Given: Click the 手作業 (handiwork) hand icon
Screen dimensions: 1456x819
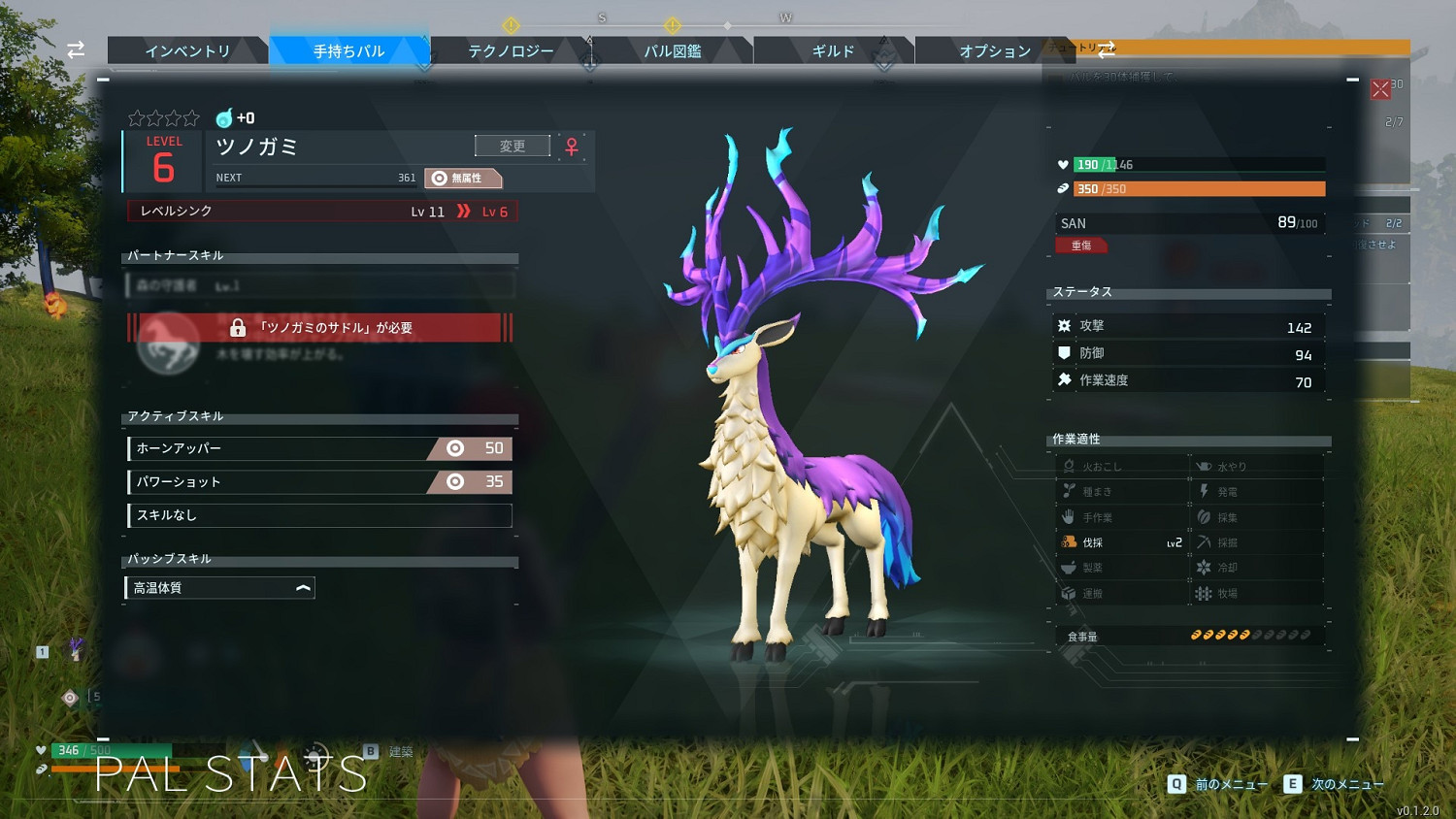Looking at the screenshot, I should (x=1071, y=516).
